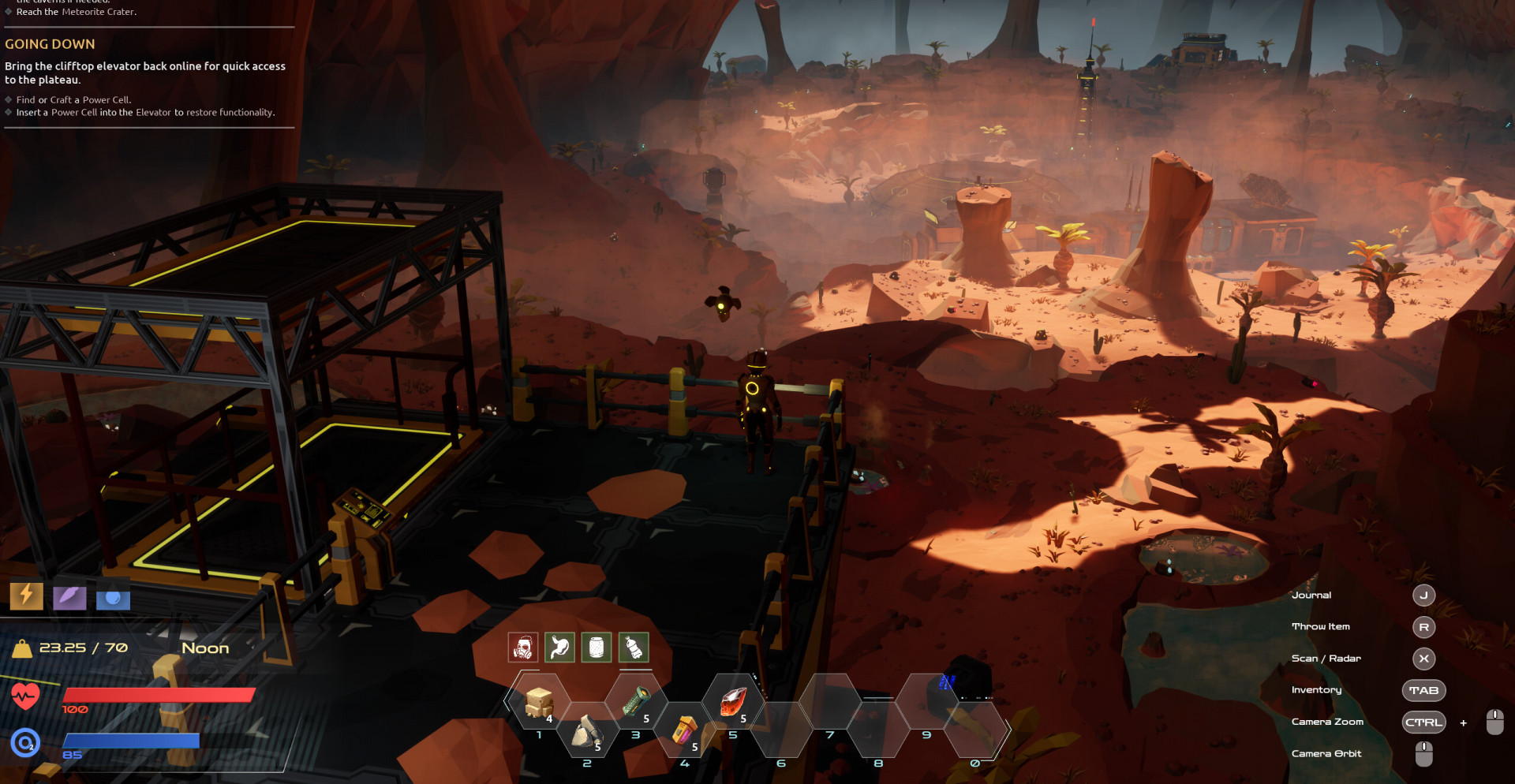The image size is (1515, 784).
Task: Select the sand block stack in hotbar slot 1
Action: click(x=539, y=701)
